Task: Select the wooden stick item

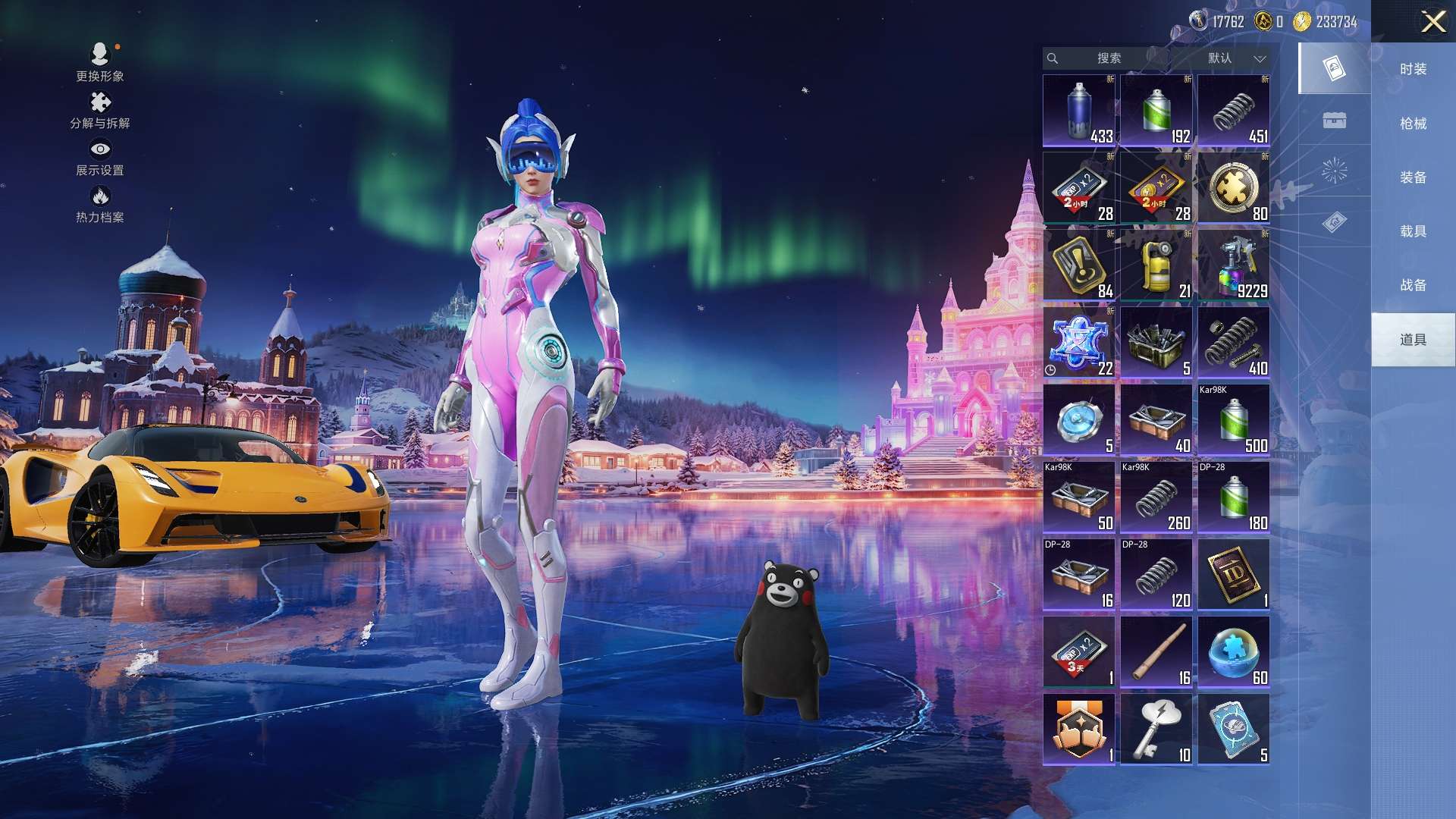Action: click(1156, 652)
